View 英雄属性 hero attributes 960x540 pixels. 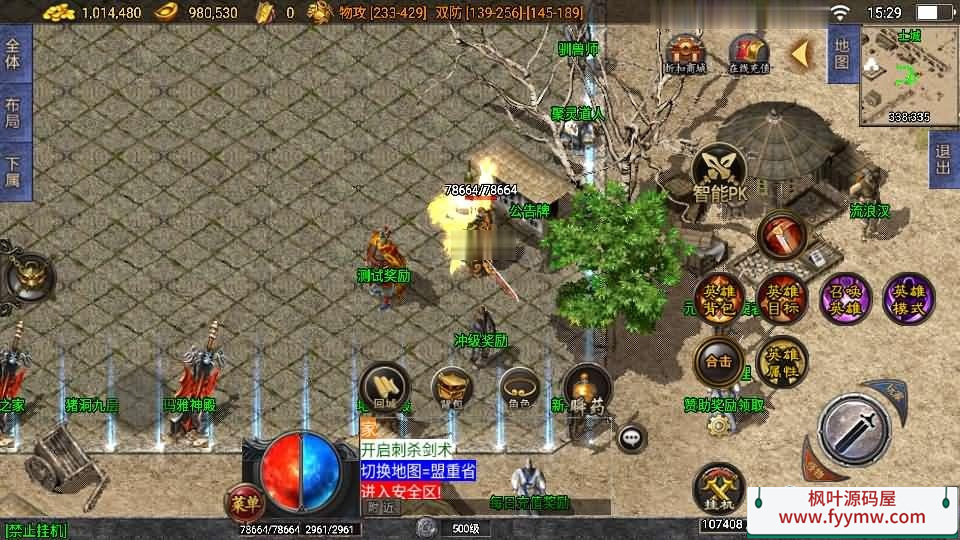tap(781, 361)
